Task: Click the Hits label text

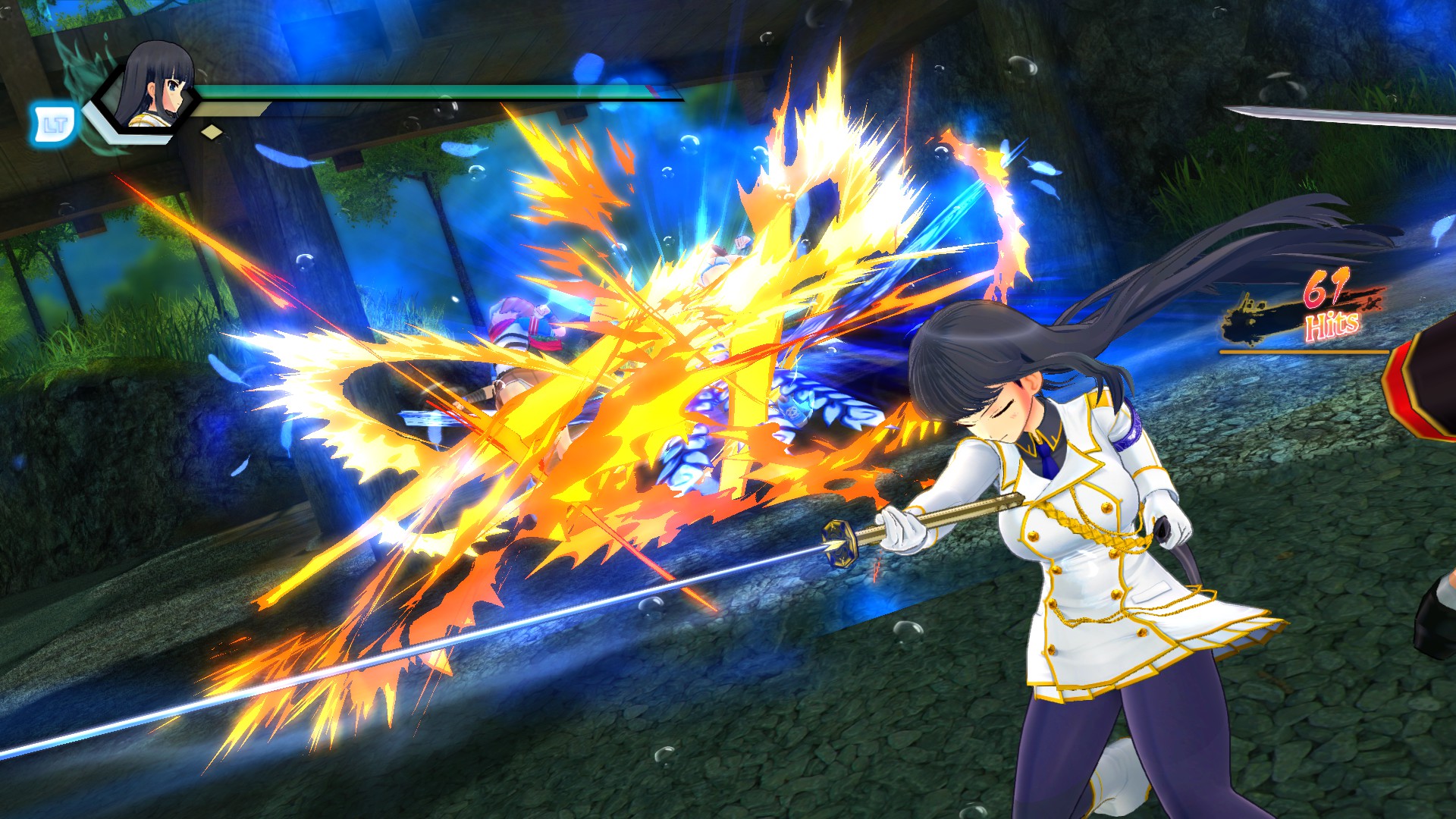Action: click(x=1332, y=324)
